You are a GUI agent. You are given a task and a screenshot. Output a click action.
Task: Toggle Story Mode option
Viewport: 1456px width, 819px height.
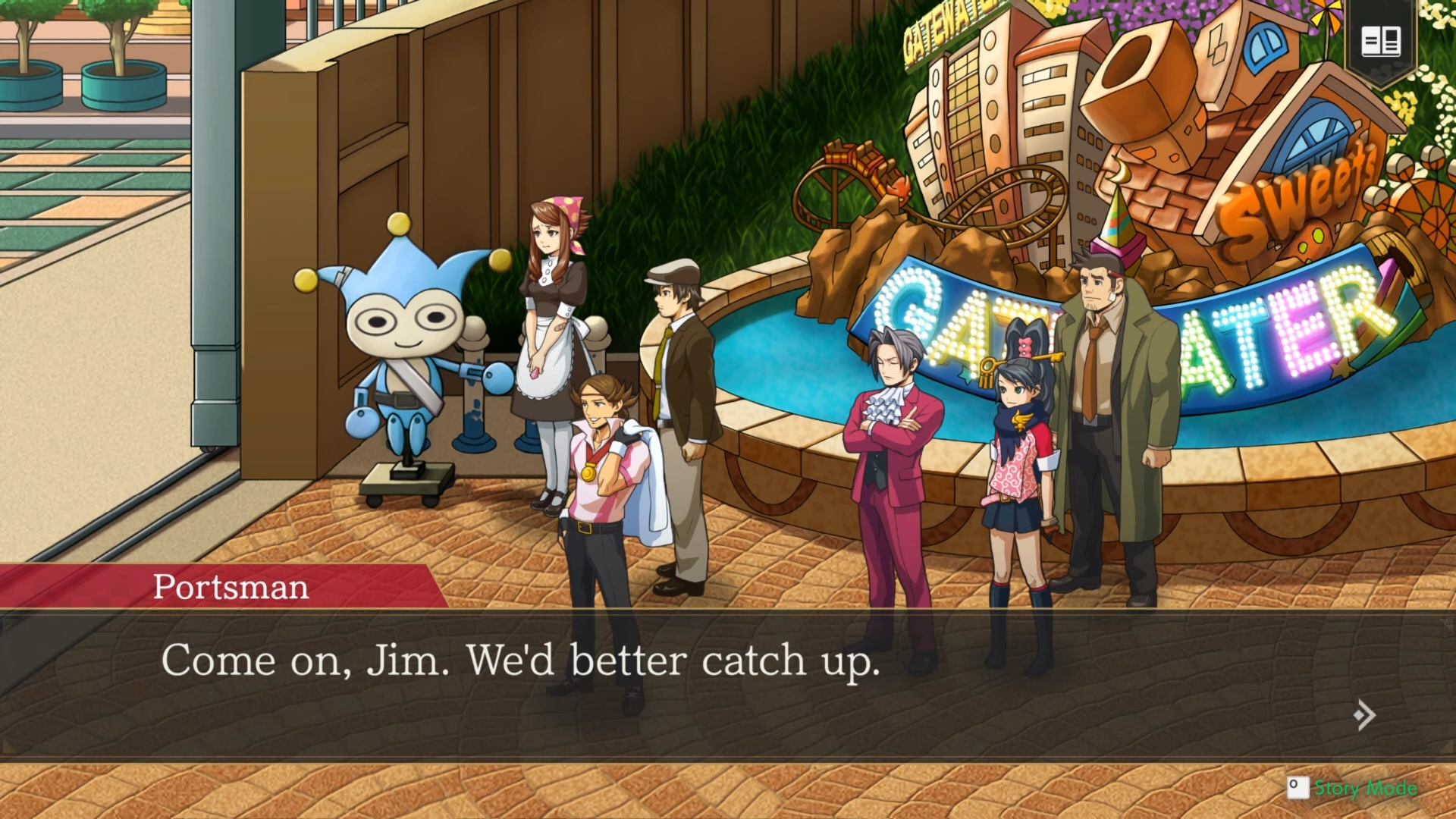click(1353, 788)
